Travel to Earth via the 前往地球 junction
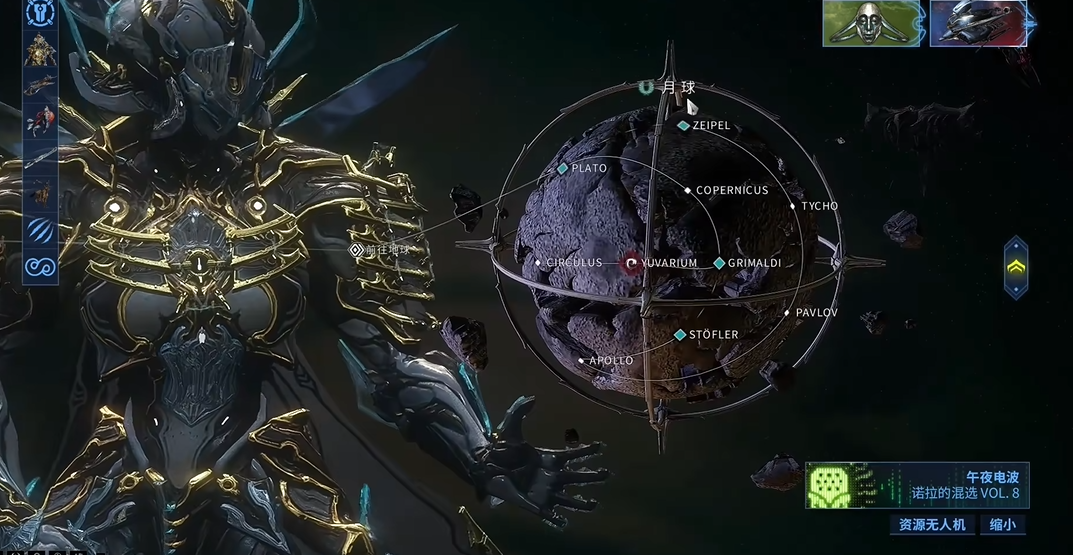Viewport: 1073px width, 555px height. [x=355, y=250]
